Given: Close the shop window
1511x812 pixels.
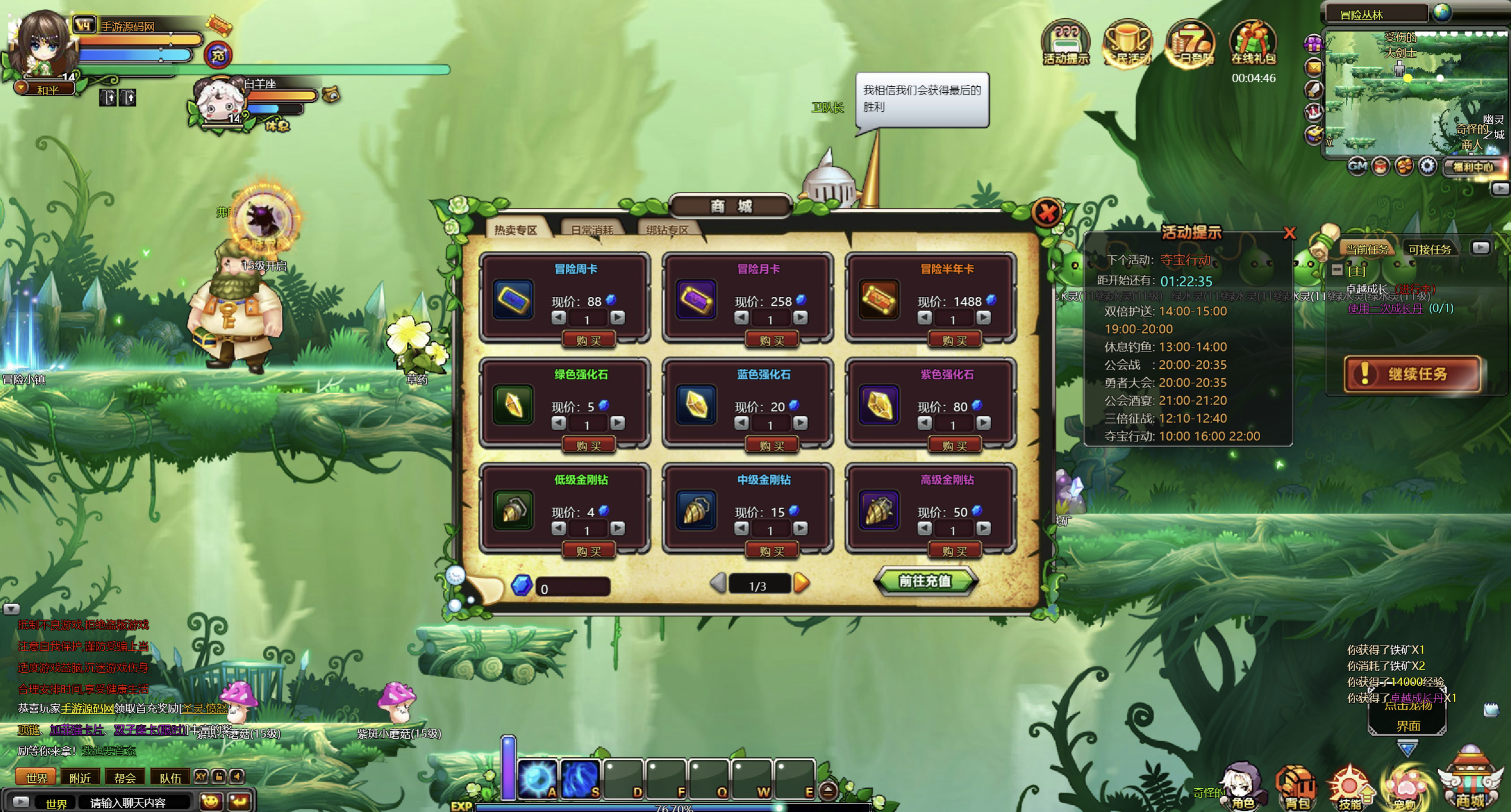Looking at the screenshot, I should 1047,212.
